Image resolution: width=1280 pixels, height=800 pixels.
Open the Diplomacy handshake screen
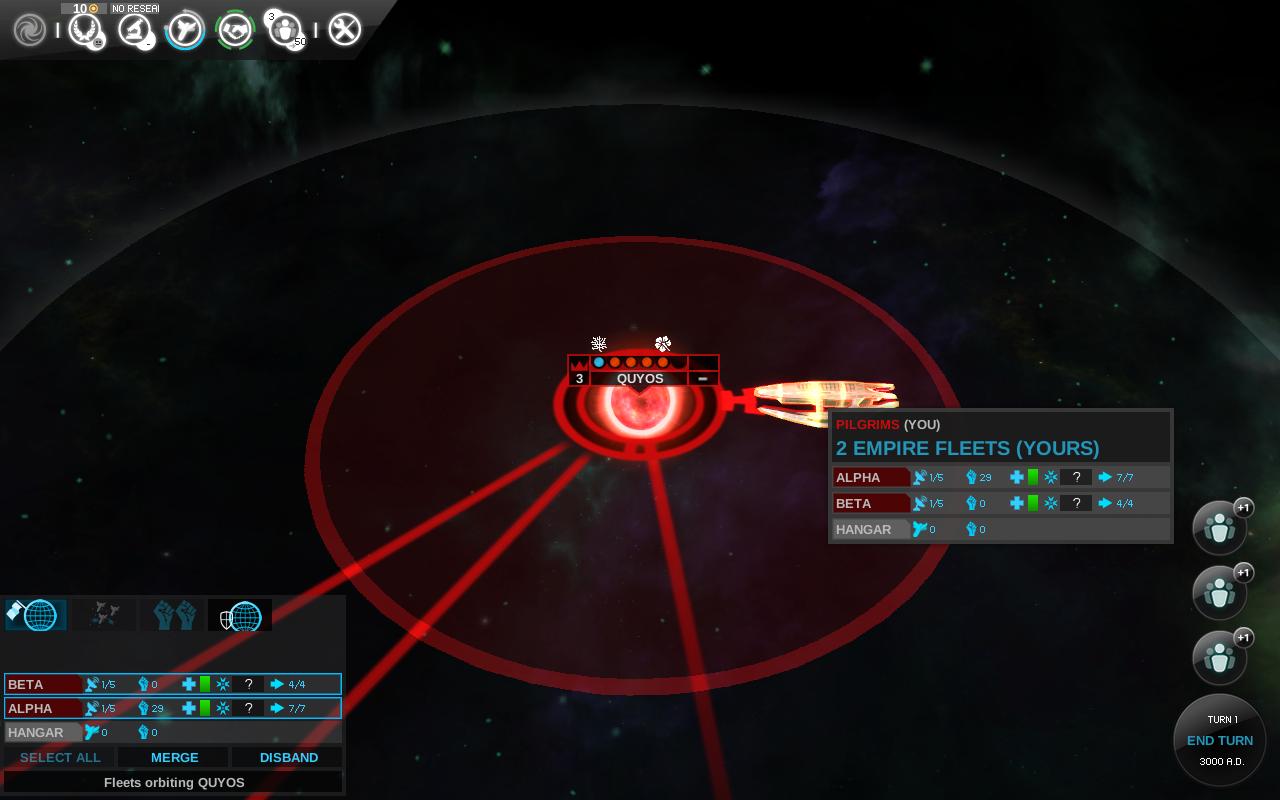[x=236, y=30]
